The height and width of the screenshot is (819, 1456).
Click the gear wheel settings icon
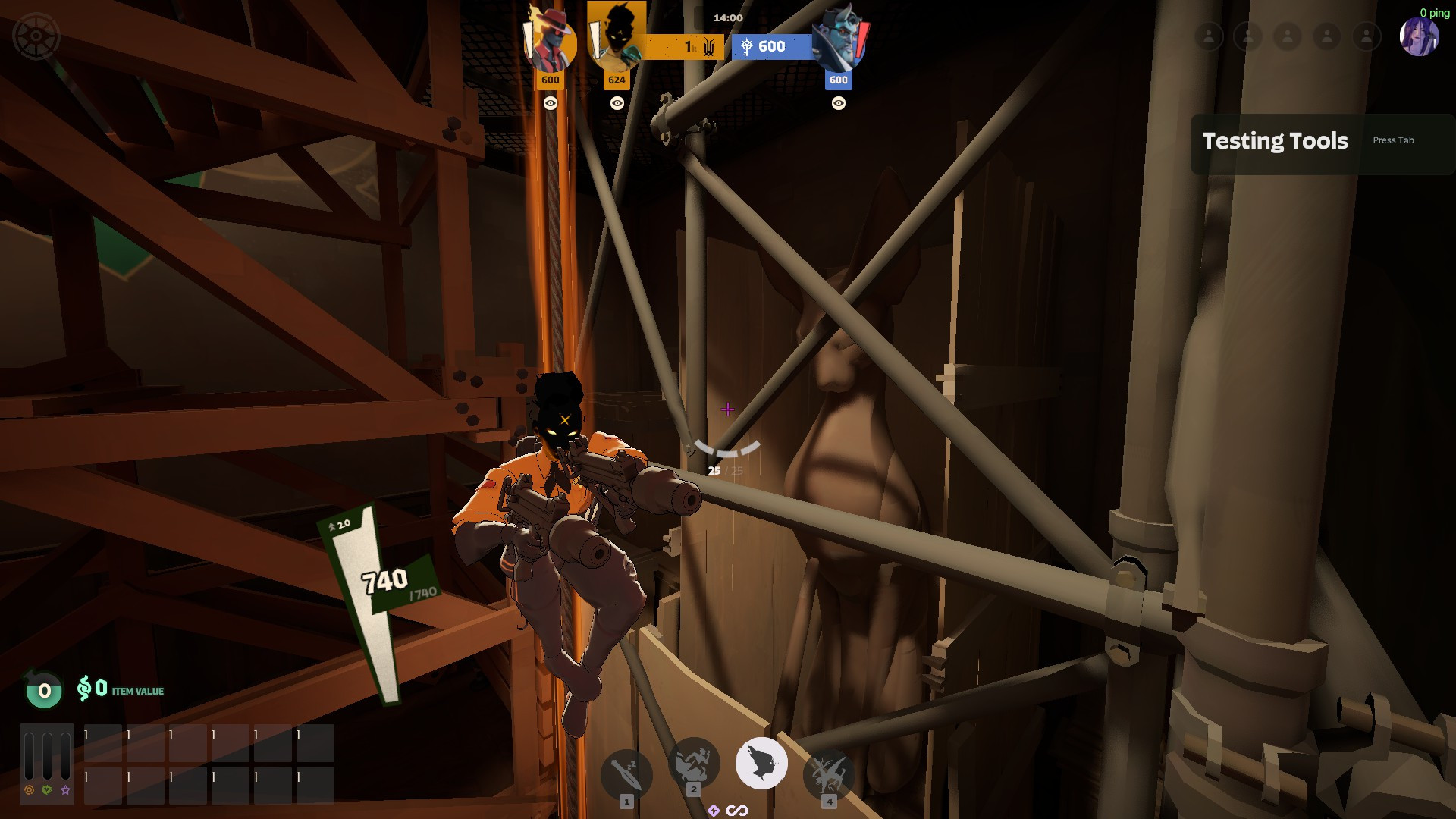36,36
